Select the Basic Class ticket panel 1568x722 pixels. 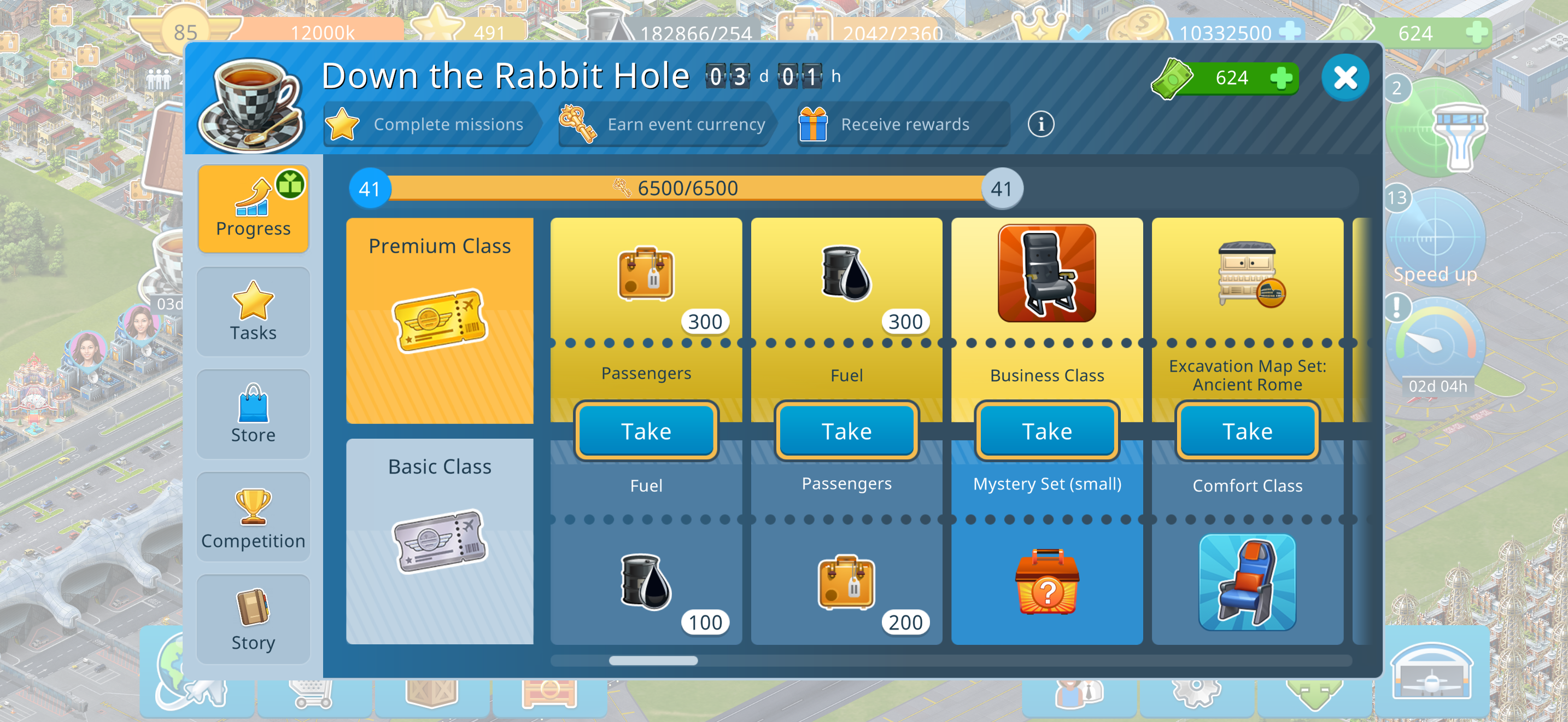click(x=440, y=540)
